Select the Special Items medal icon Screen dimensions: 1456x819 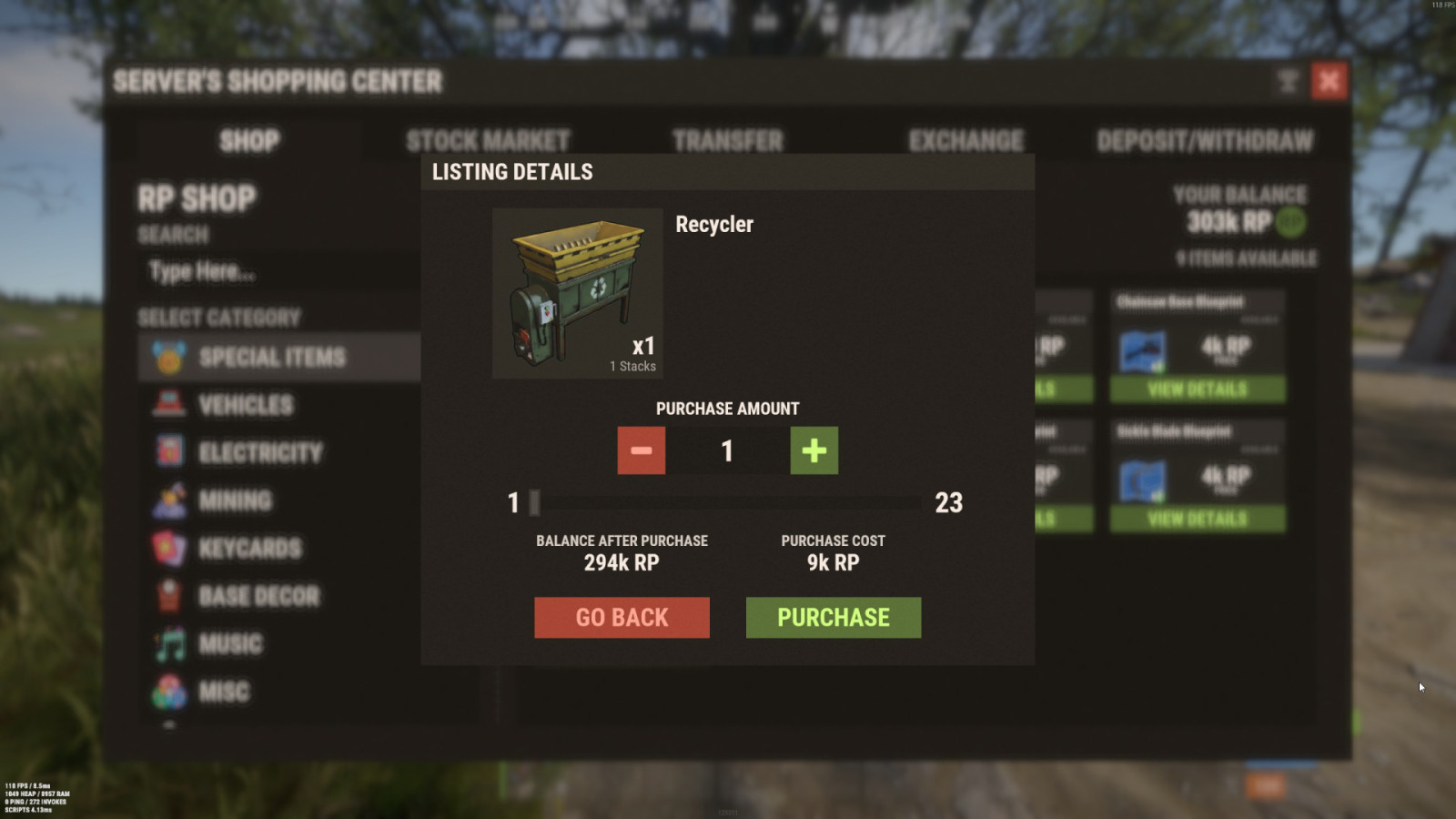tap(167, 357)
